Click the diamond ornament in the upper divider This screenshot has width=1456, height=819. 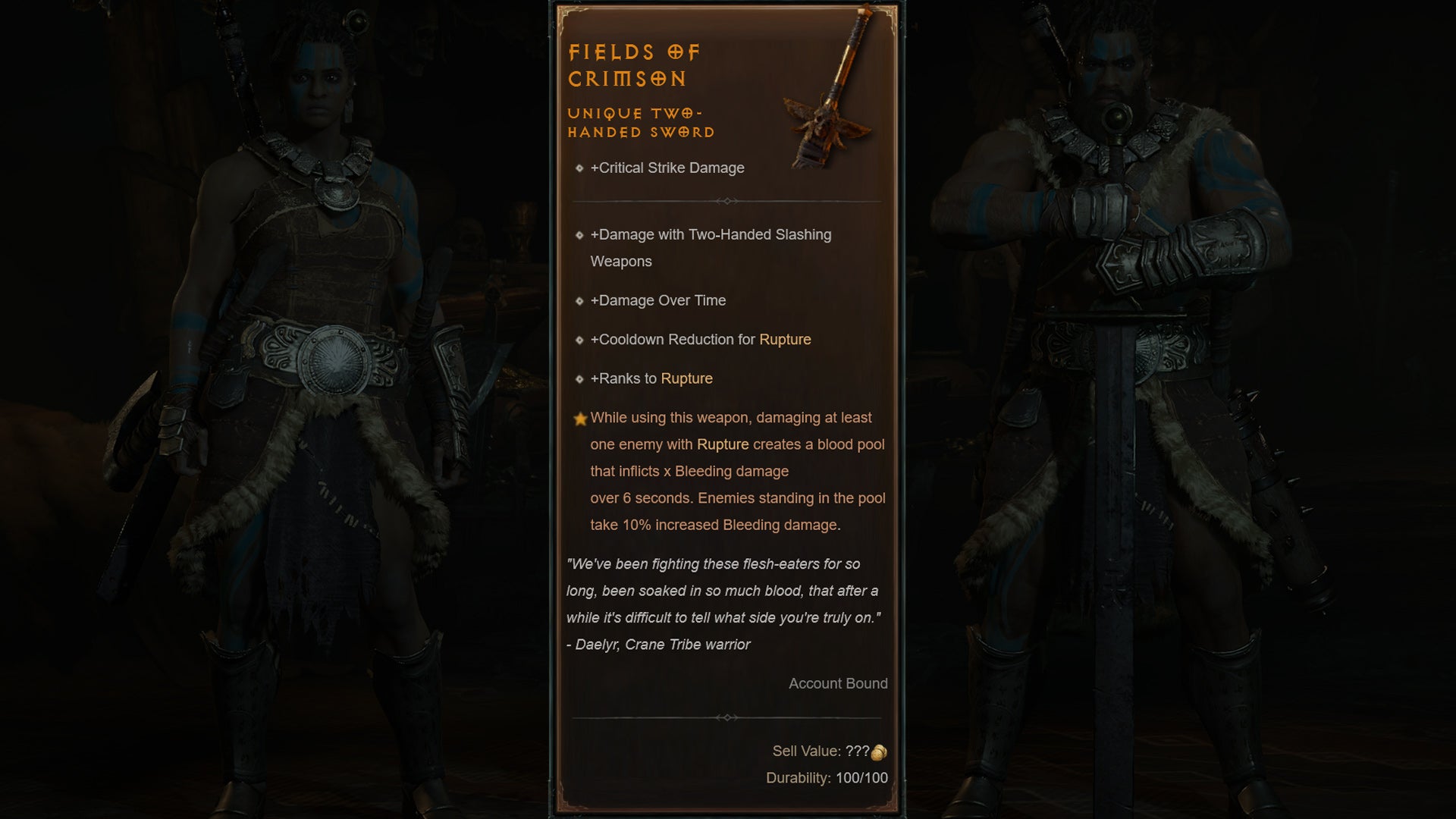[727, 201]
